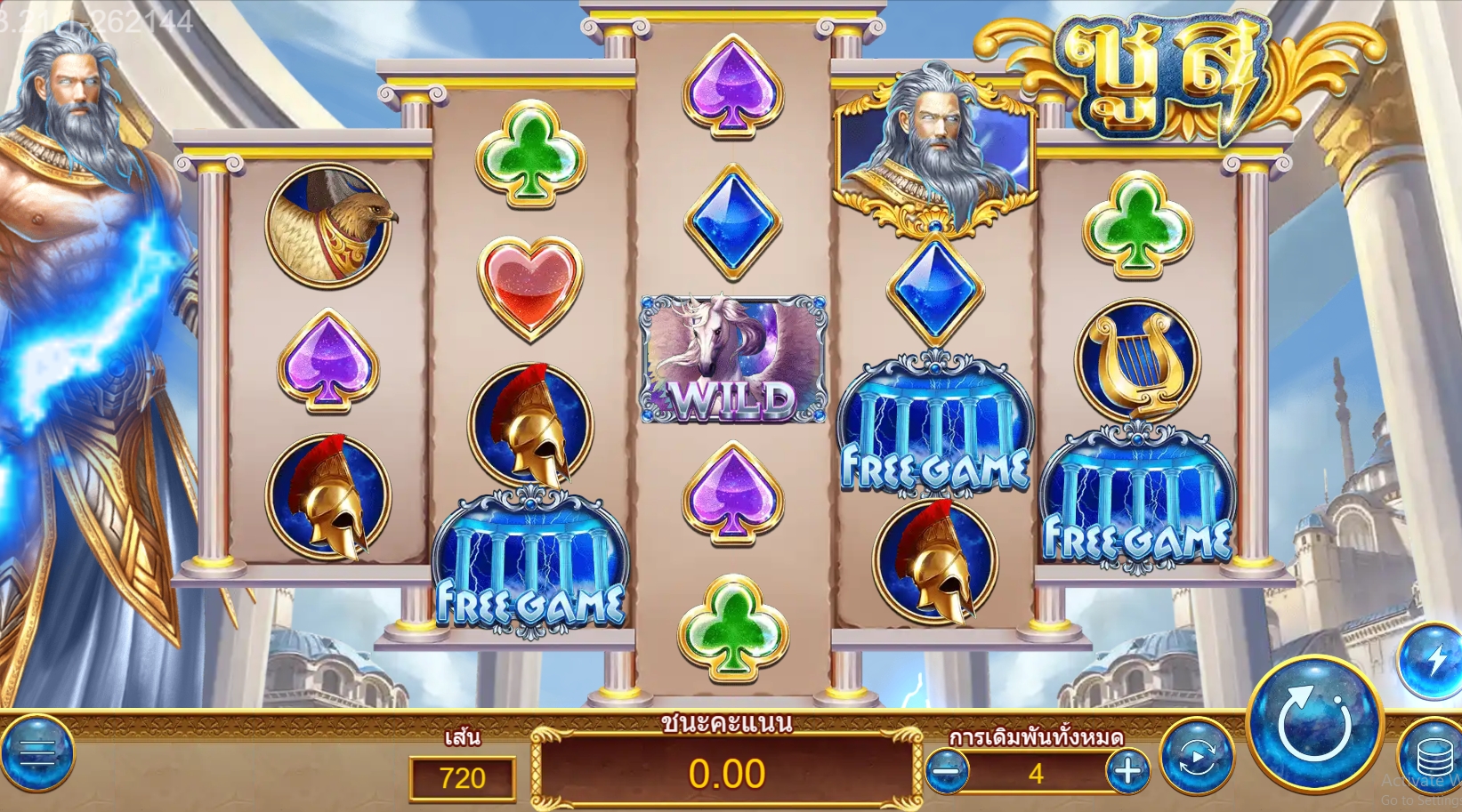This screenshot has height=812, width=1462.
Task: Click the total bet field showing 4
Action: 1035,772
